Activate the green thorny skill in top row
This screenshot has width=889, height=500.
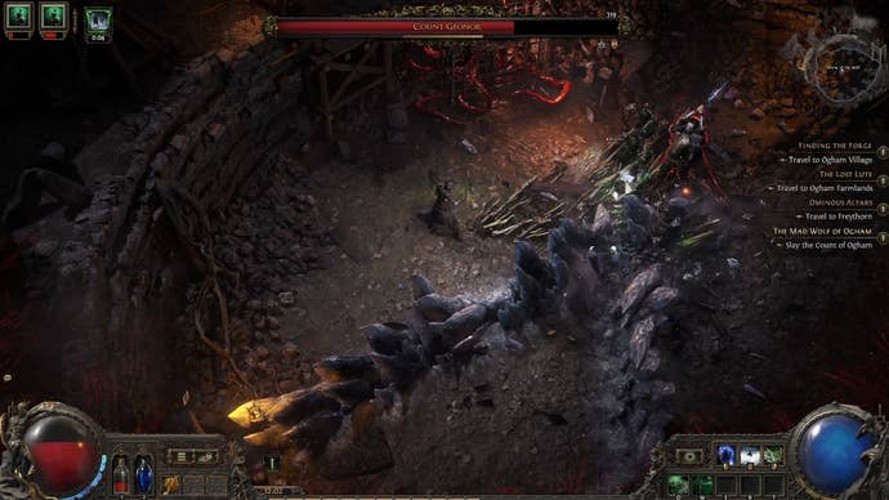pyautogui.click(x=773, y=456)
